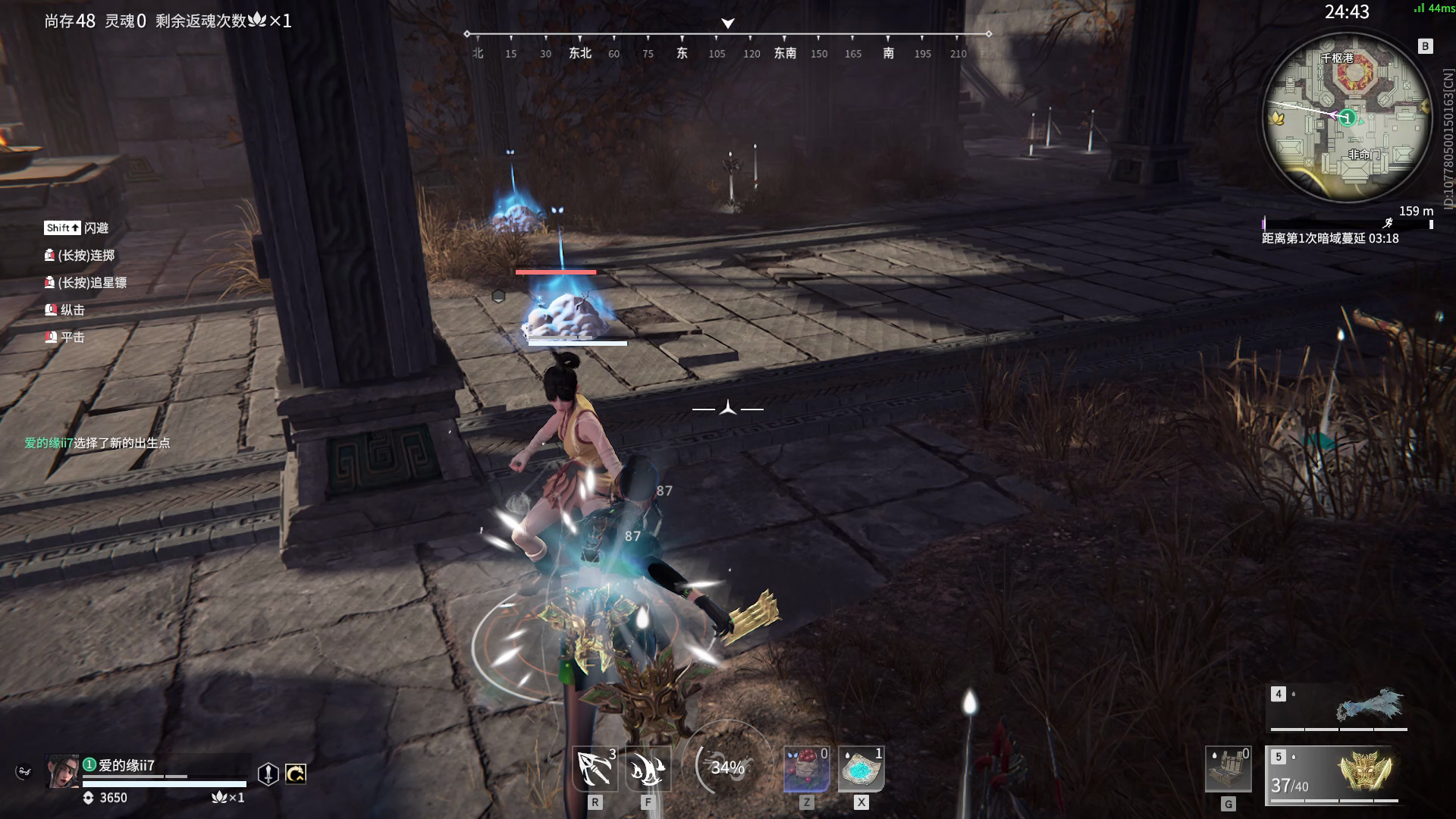Open the circular minimap
The width and height of the screenshot is (1456, 819).
pos(1347,119)
